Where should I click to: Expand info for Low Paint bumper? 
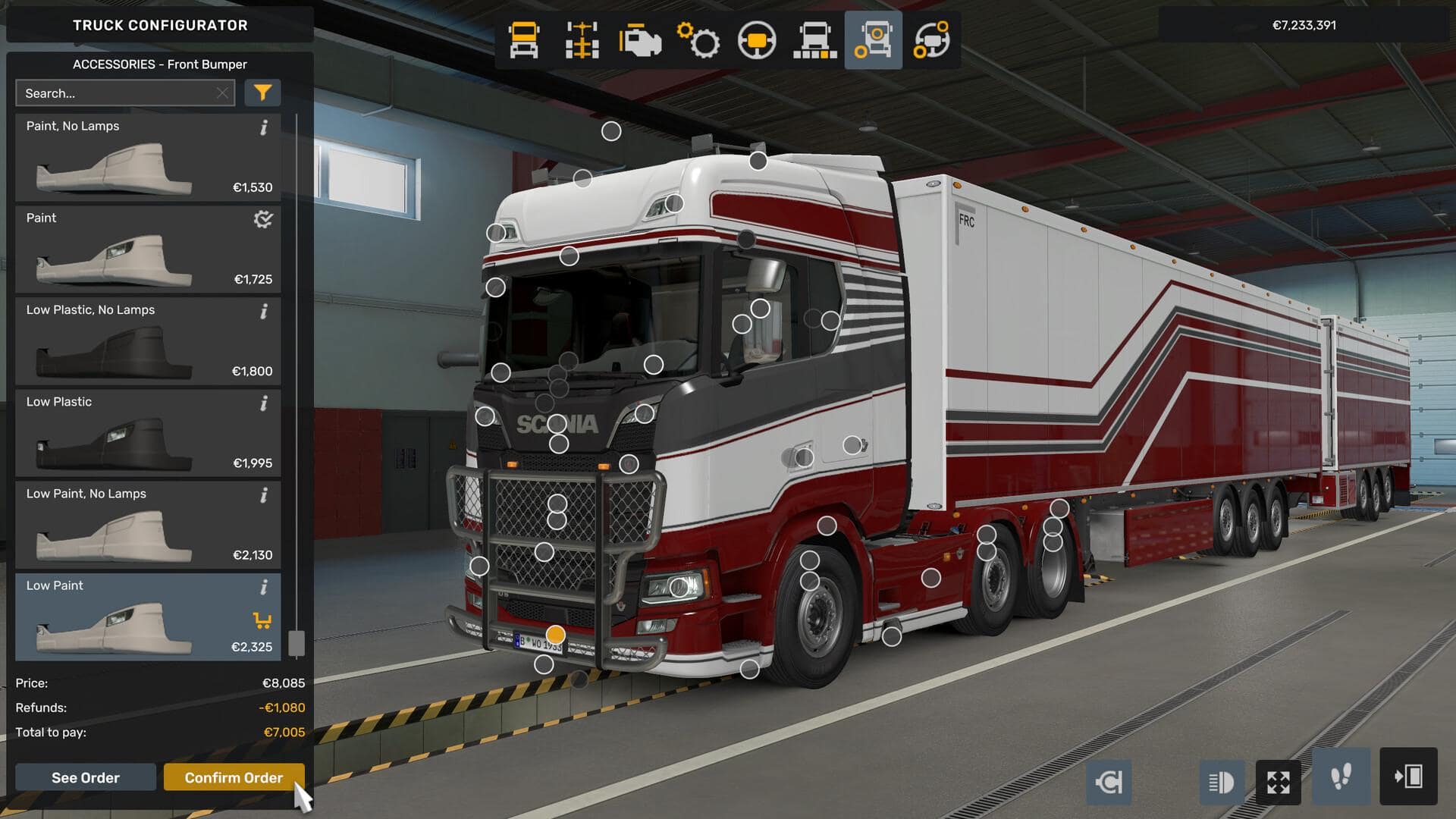pos(263,587)
